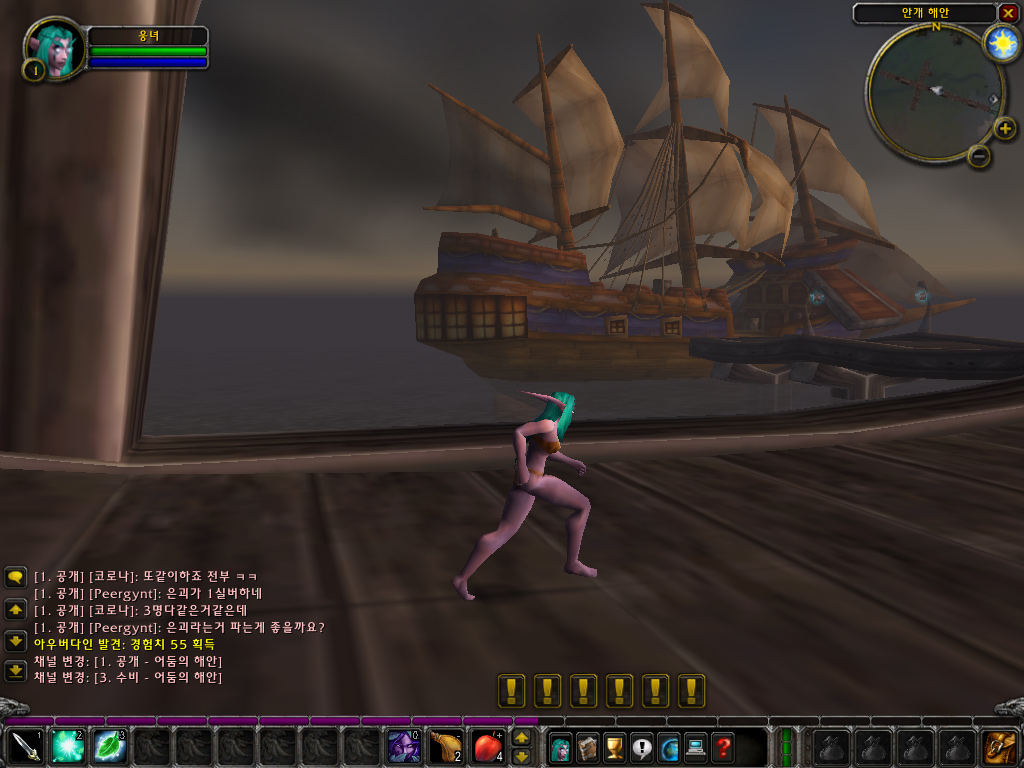The width and height of the screenshot is (1024, 768).
Task: Open the golden chalice talents button
Action: [615, 747]
